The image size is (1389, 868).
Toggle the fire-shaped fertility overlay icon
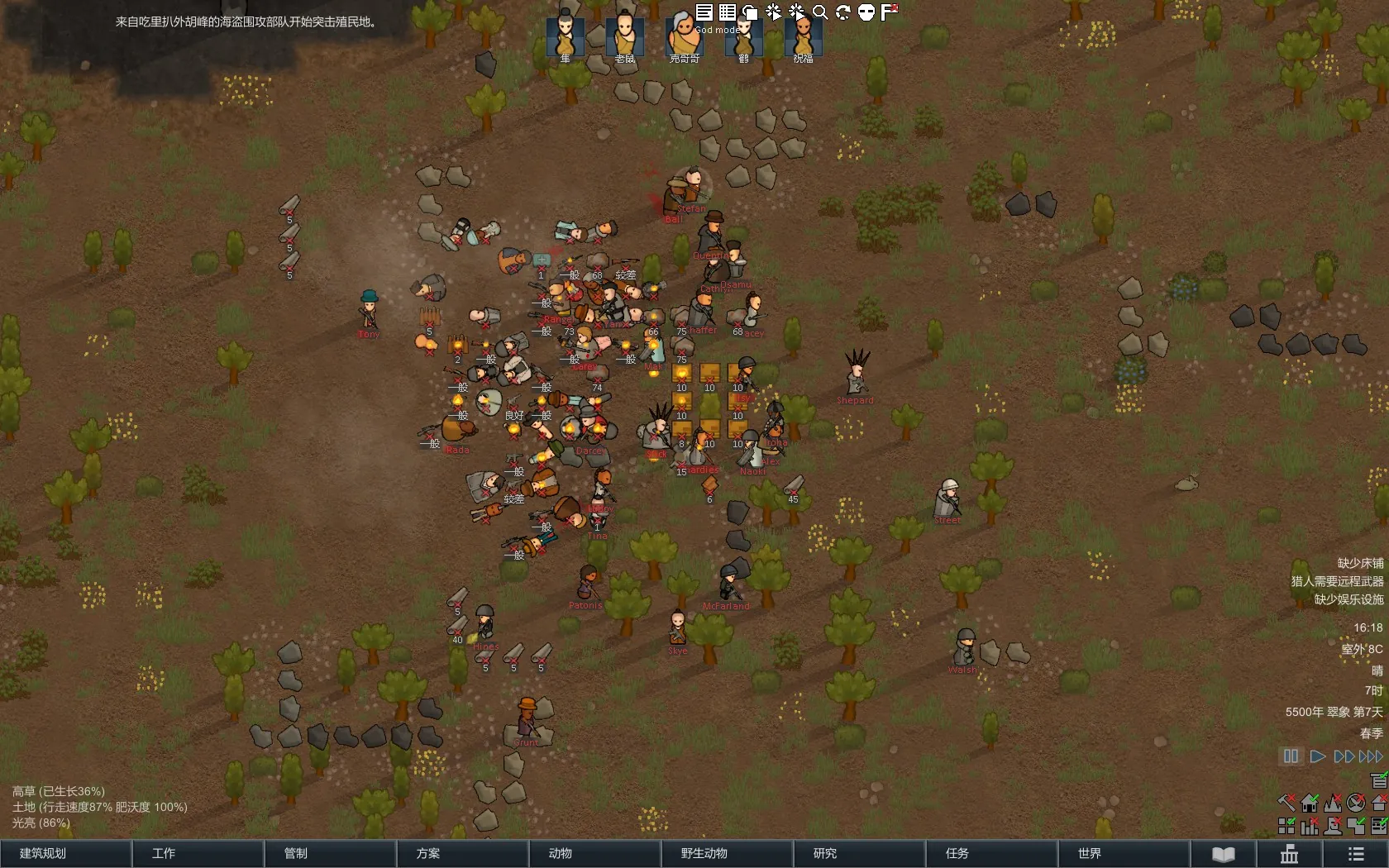[1333, 802]
